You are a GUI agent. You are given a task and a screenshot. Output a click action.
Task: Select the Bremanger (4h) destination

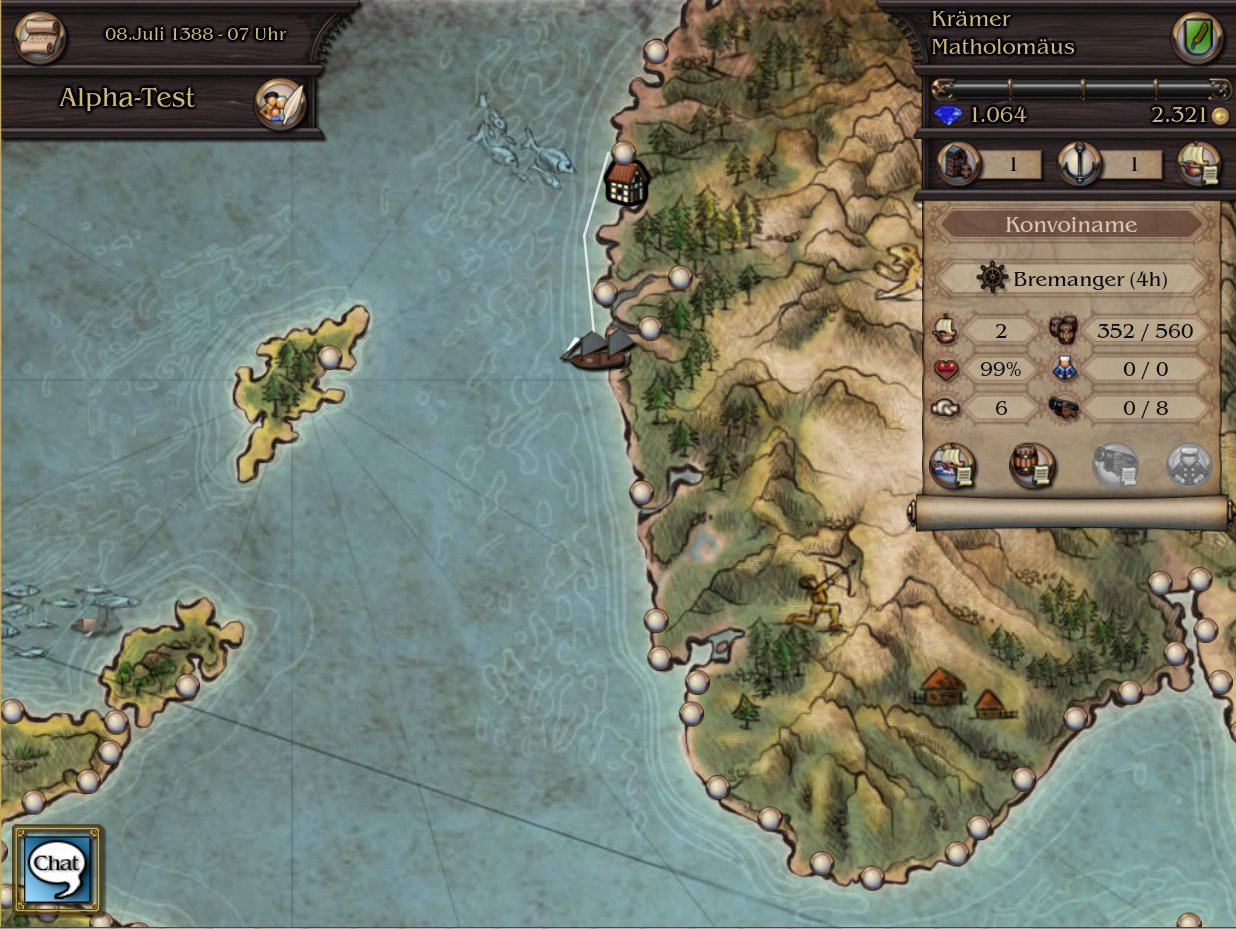(1071, 279)
